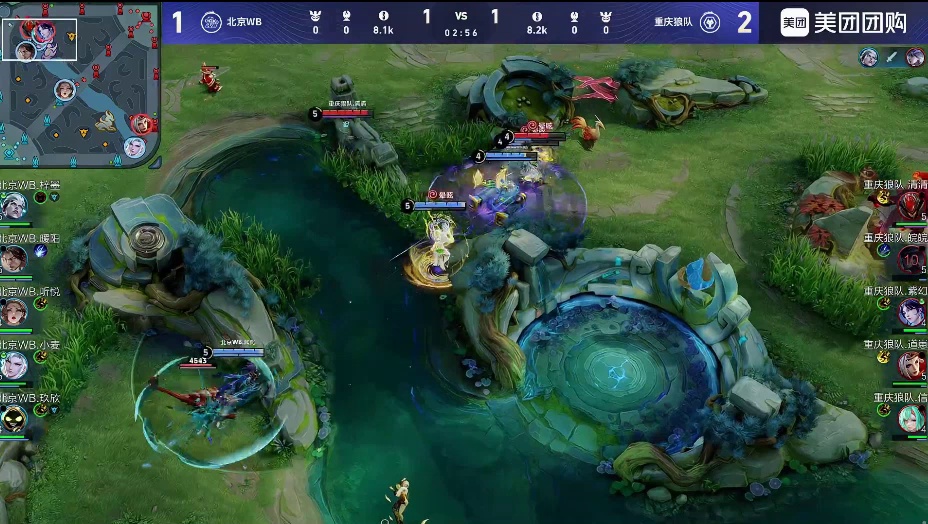The width and height of the screenshot is (928, 524).
Task: Choose player 重庆狼队.皖皖 portrait
Action: [x=911, y=259]
